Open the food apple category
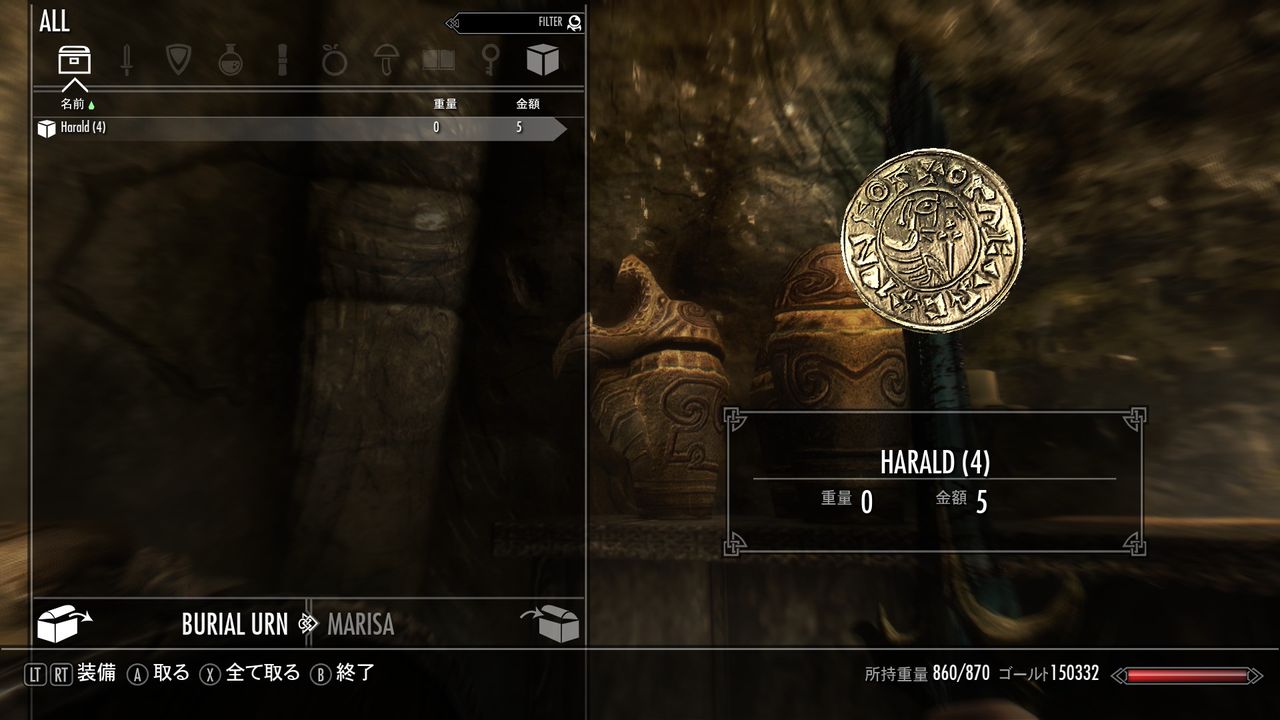 pos(334,60)
